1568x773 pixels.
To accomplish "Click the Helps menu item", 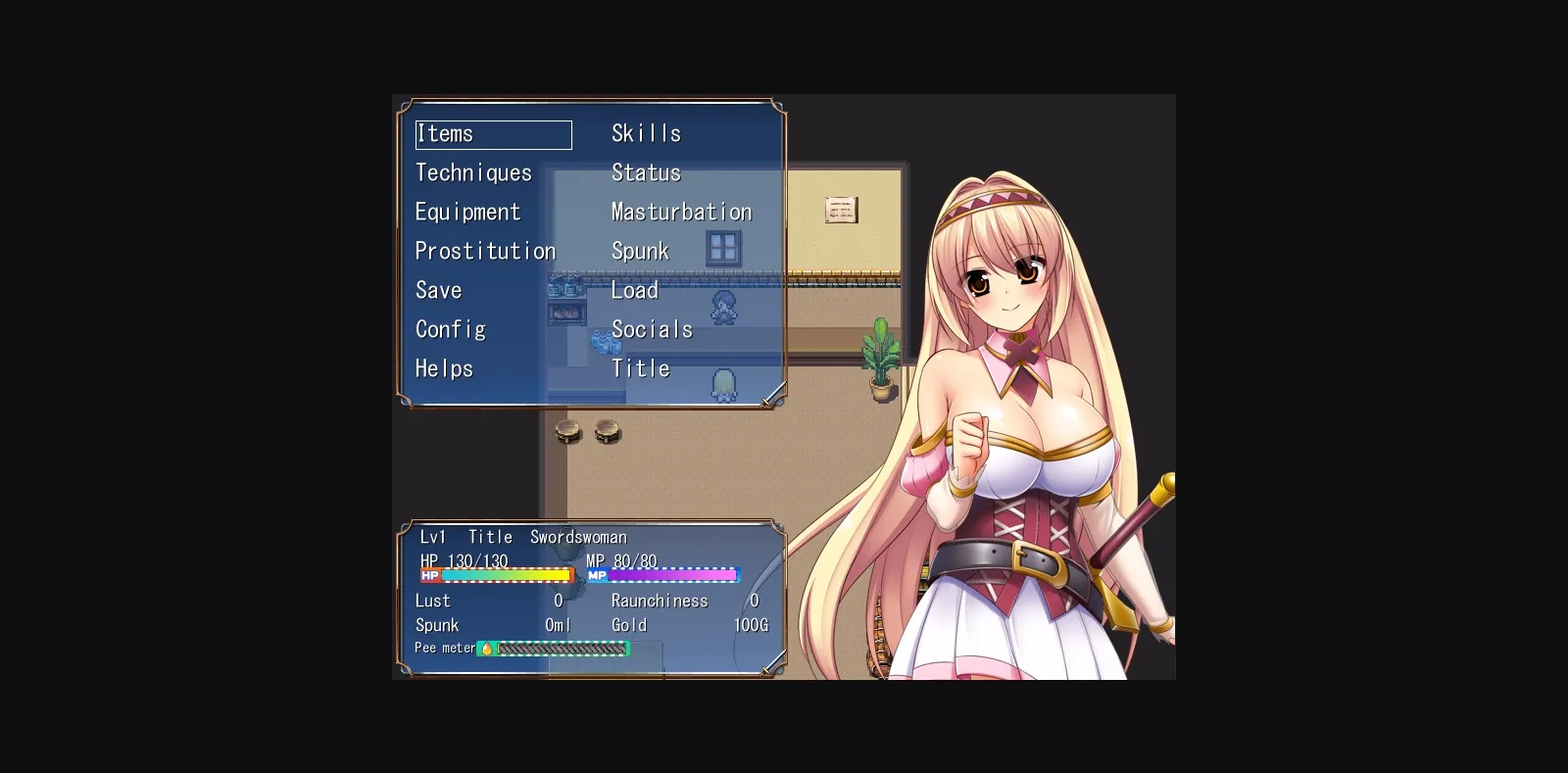I will pyautogui.click(x=444, y=368).
